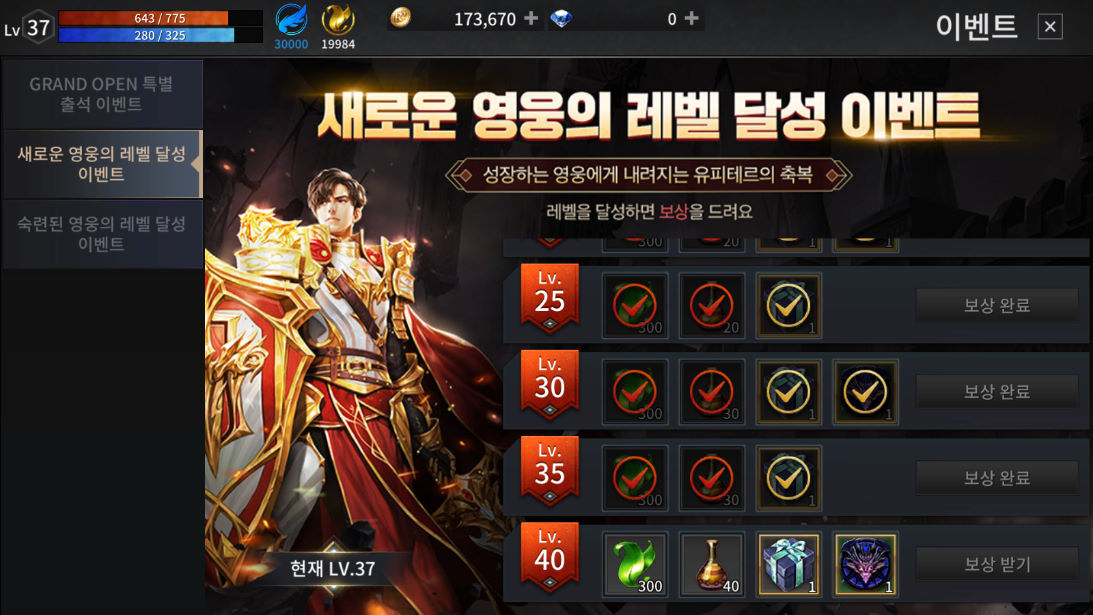Open the GRAND OPEN 특별 출석 이벤트 tab
1093x615 pixels.
coord(101,94)
